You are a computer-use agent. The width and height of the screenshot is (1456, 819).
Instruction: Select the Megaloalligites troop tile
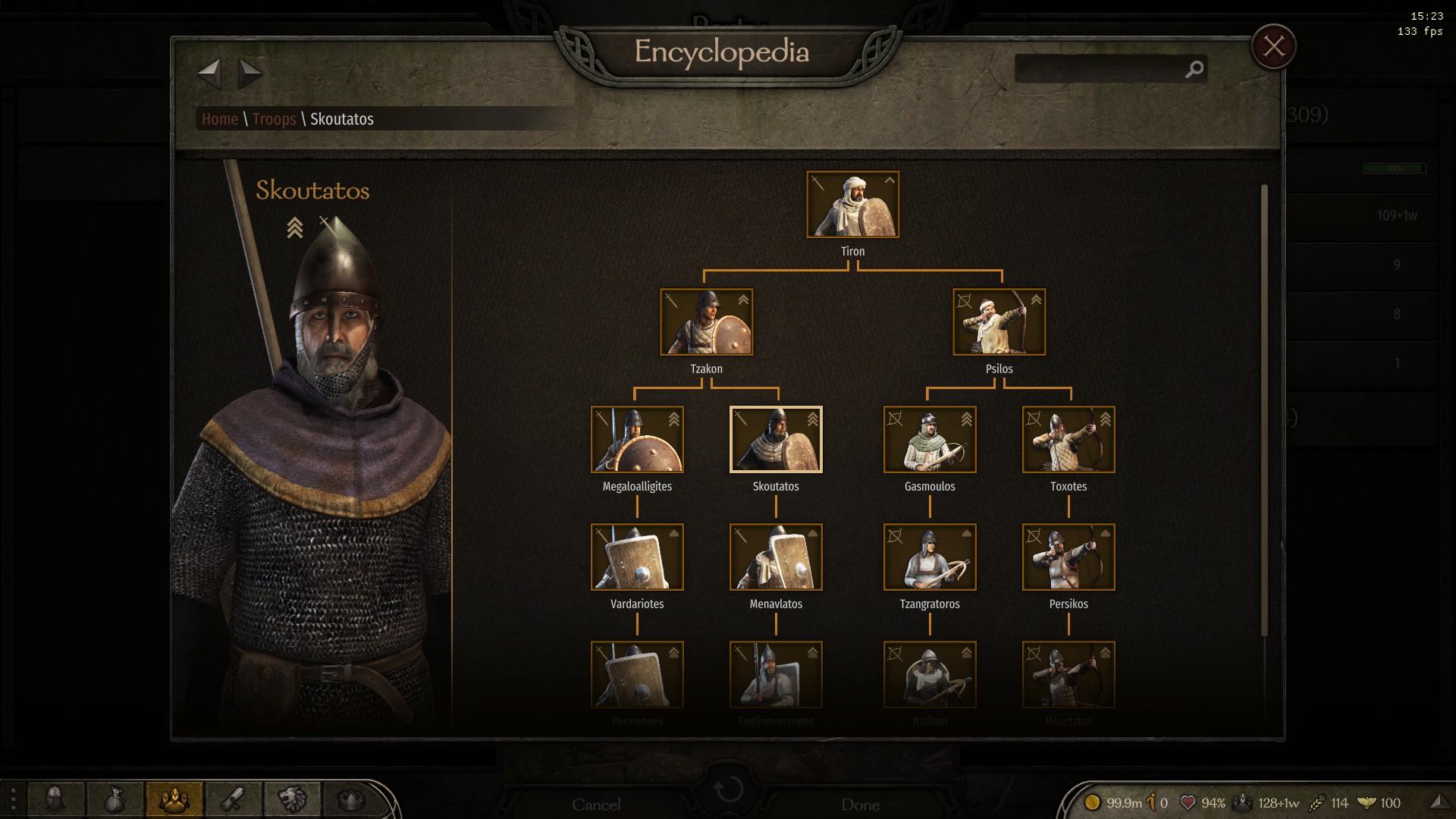(x=637, y=440)
